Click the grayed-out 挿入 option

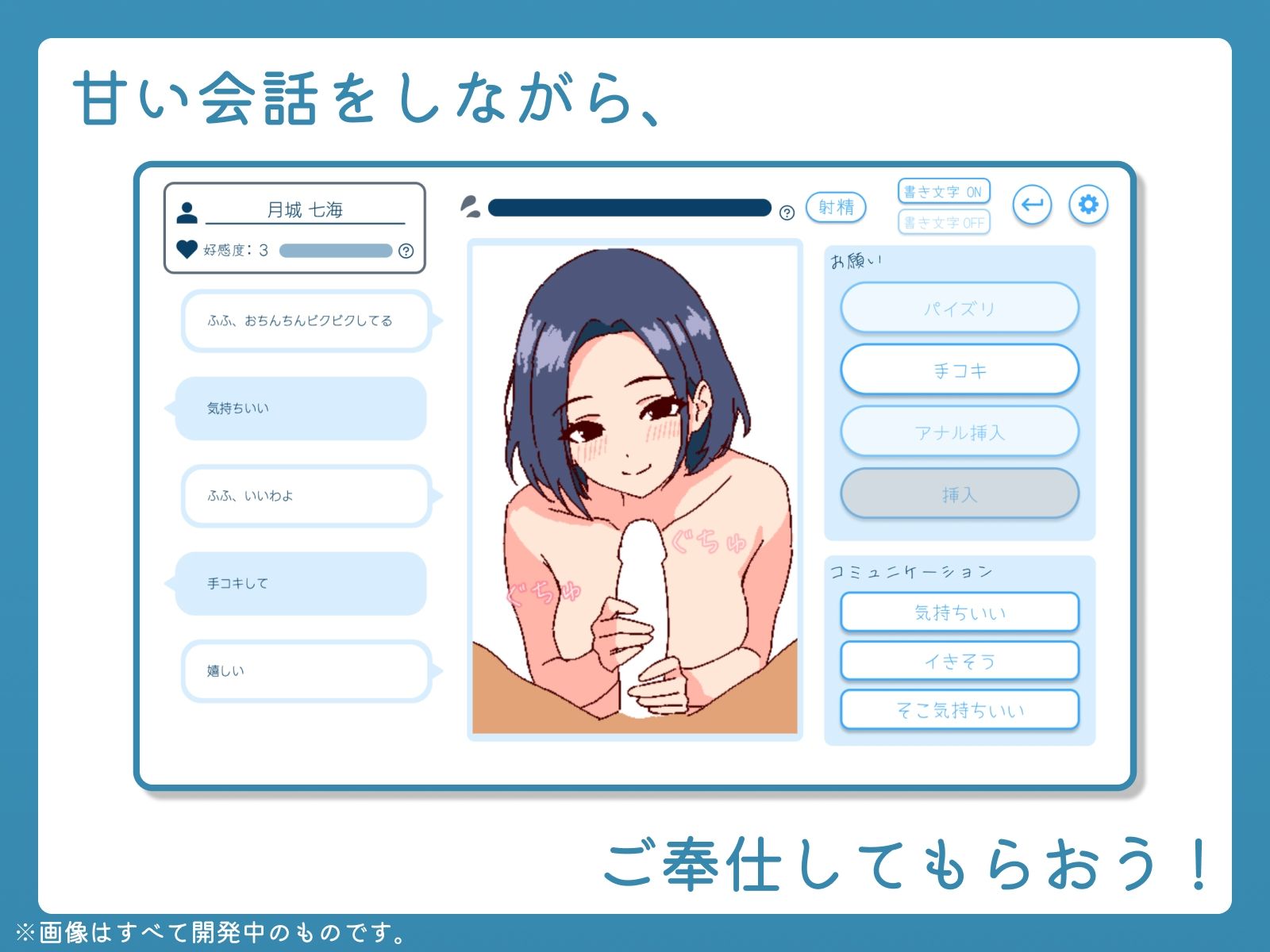click(x=960, y=493)
